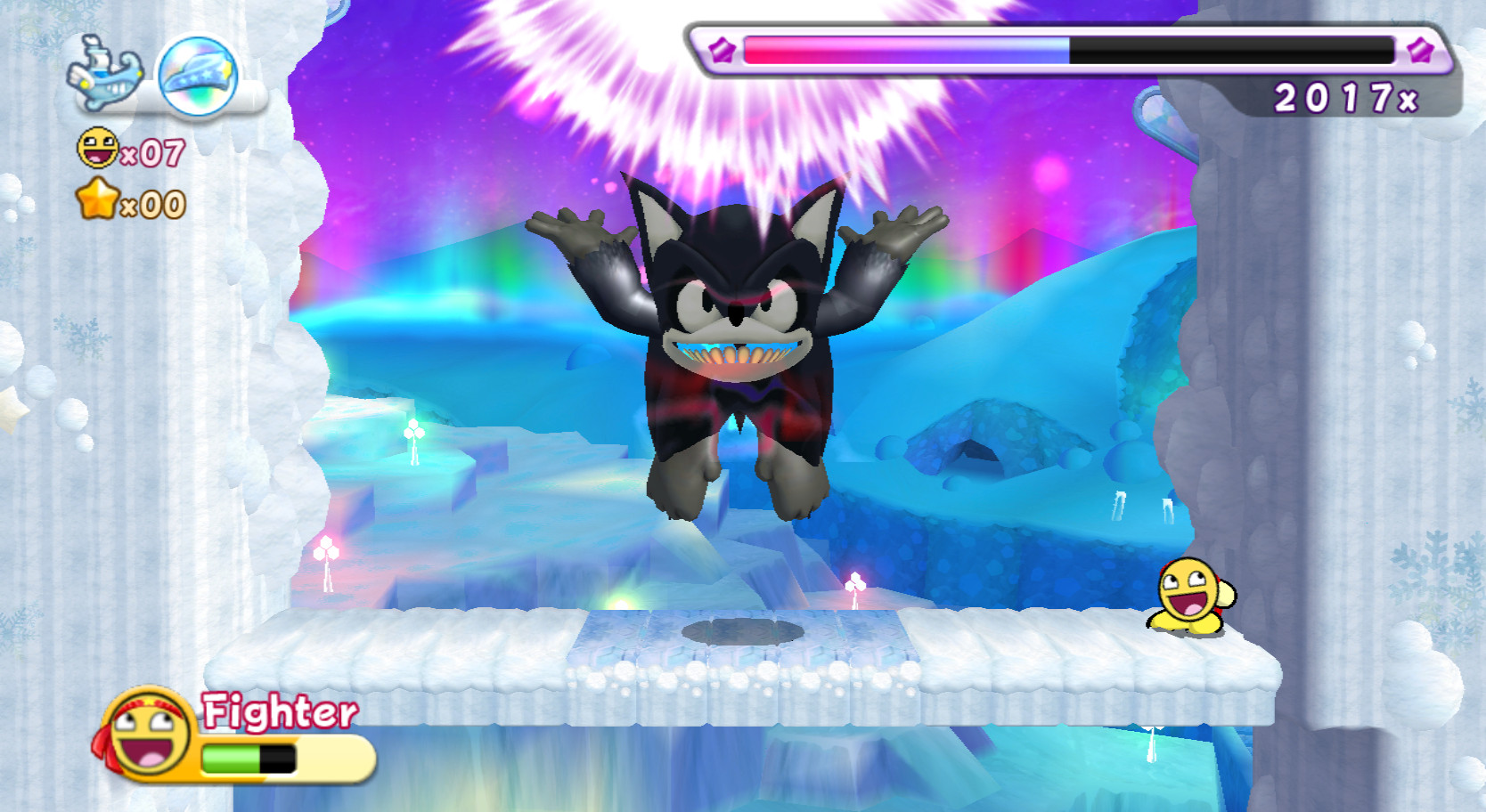This screenshot has height=812, width=1486.
Task: Expand the Fighter status bar
Action: [x=267, y=761]
